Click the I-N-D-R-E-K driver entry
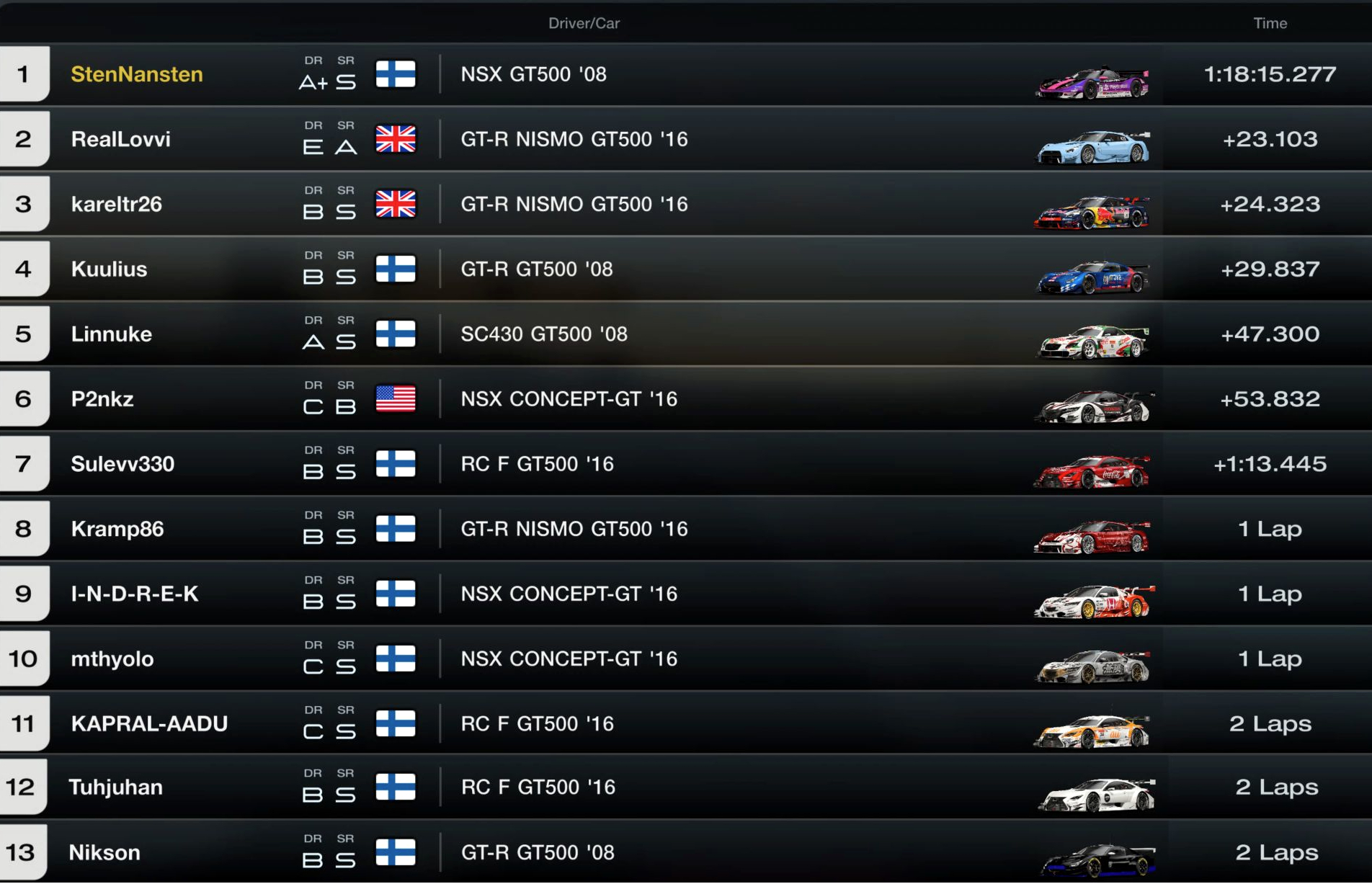This screenshot has width=1372, height=884. (x=135, y=594)
